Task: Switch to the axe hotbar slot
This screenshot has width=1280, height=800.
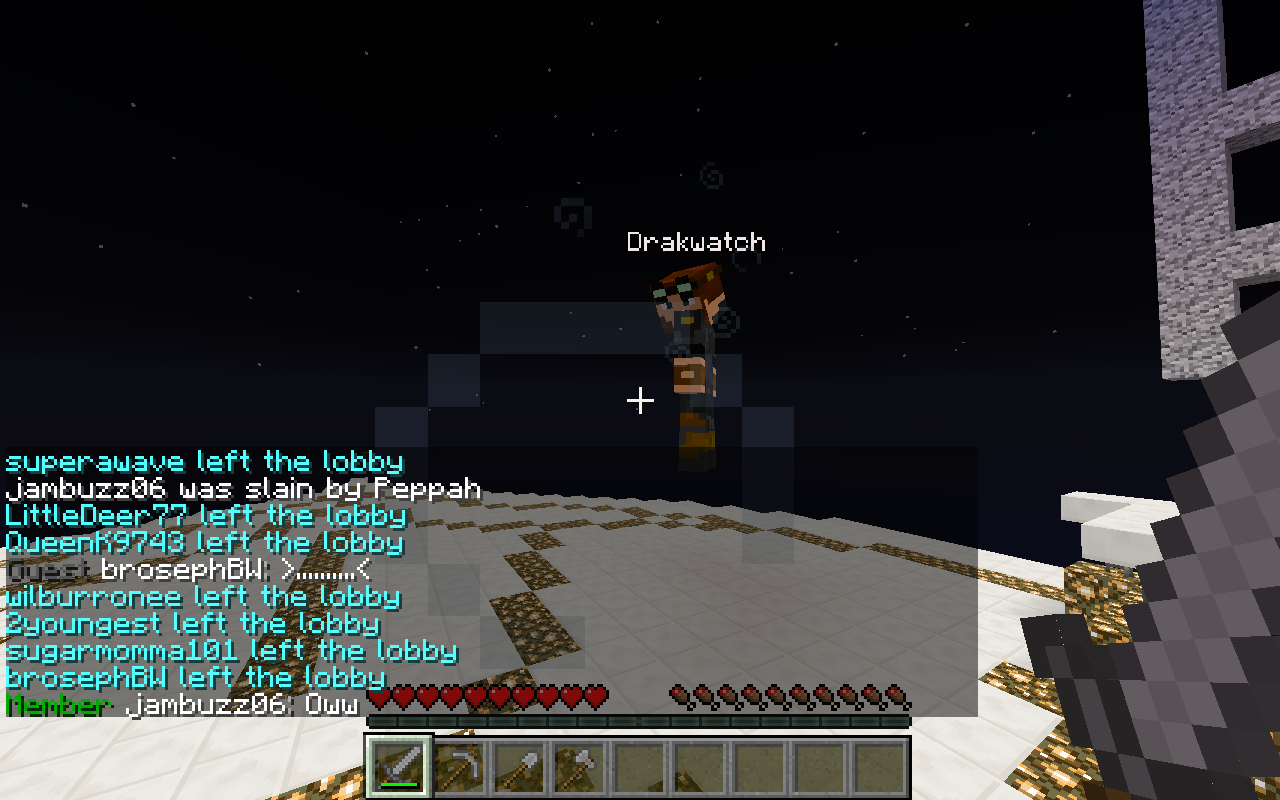Action: pos(579,767)
